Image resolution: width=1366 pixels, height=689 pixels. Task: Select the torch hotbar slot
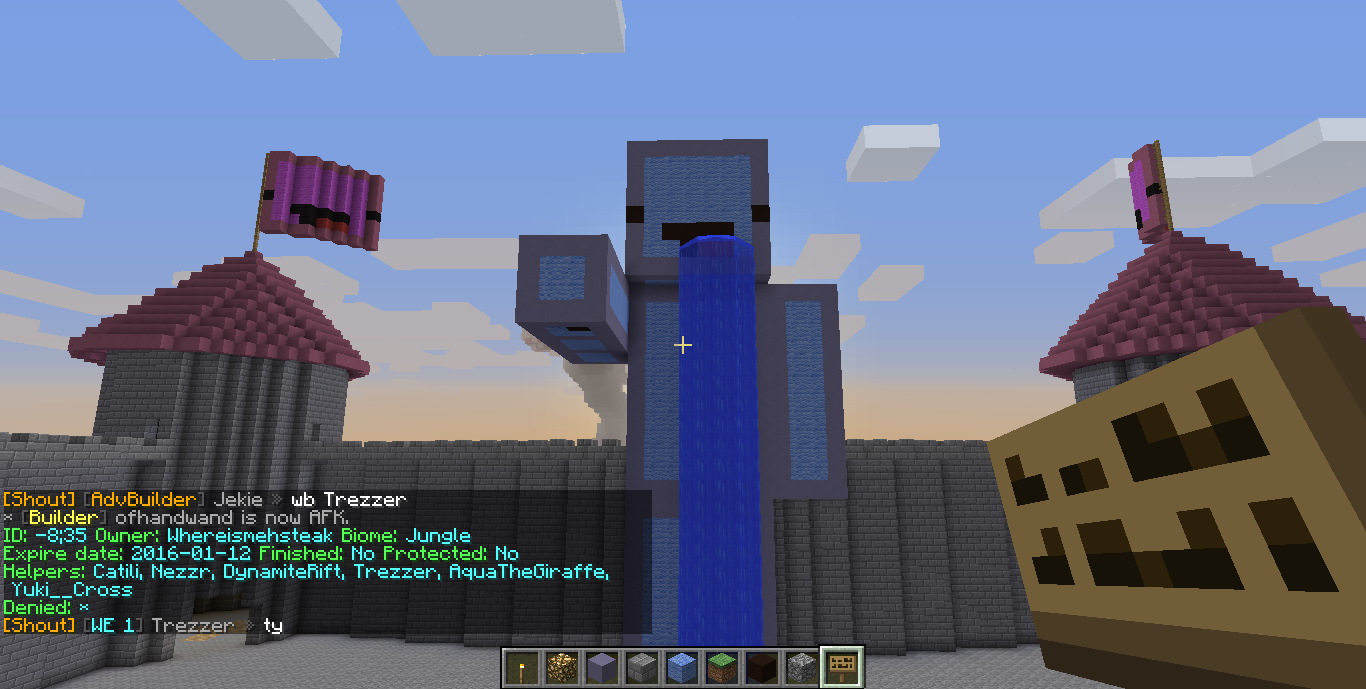pyautogui.click(x=520, y=667)
